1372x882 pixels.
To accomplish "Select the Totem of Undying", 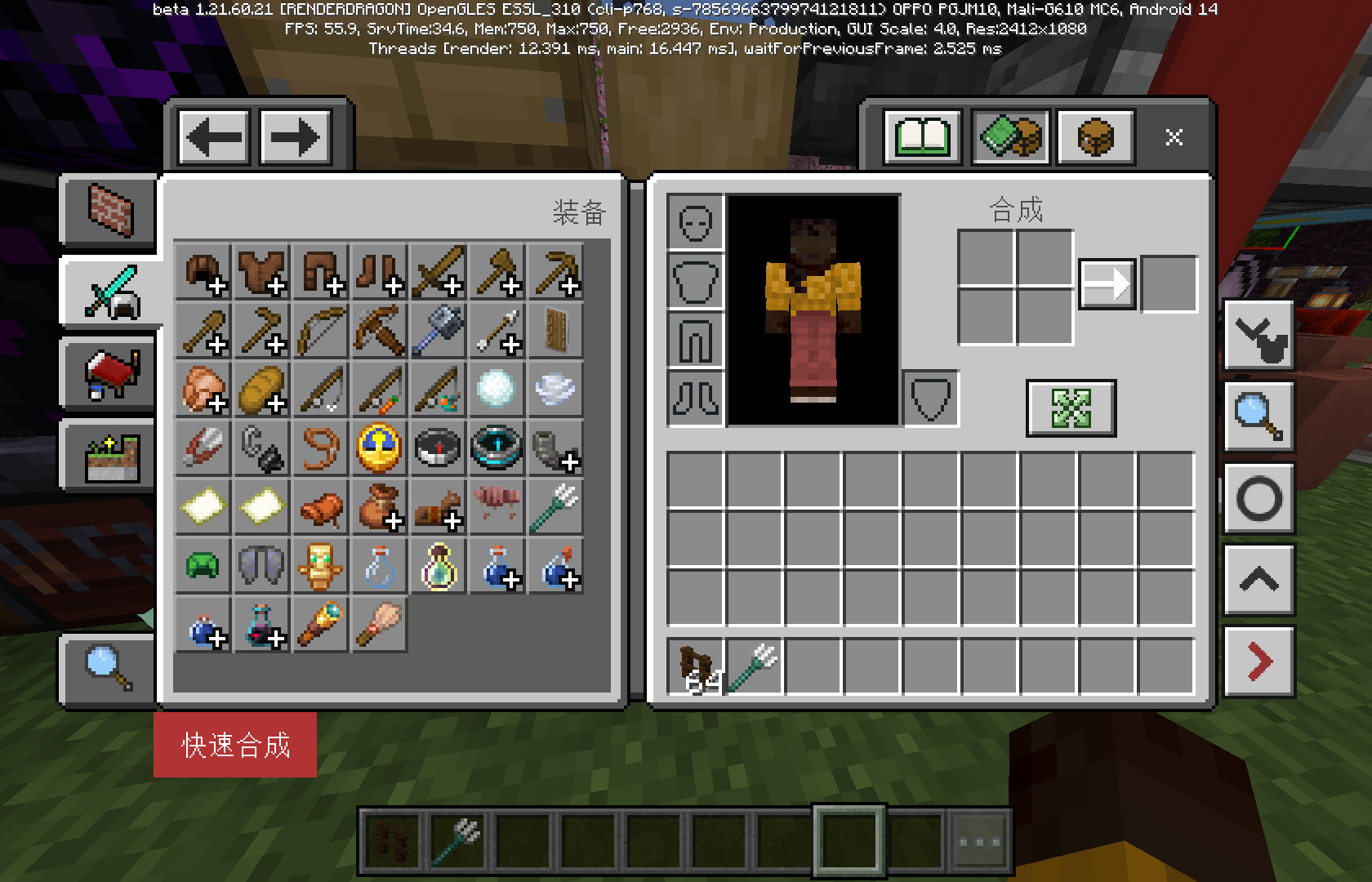I will (320, 565).
